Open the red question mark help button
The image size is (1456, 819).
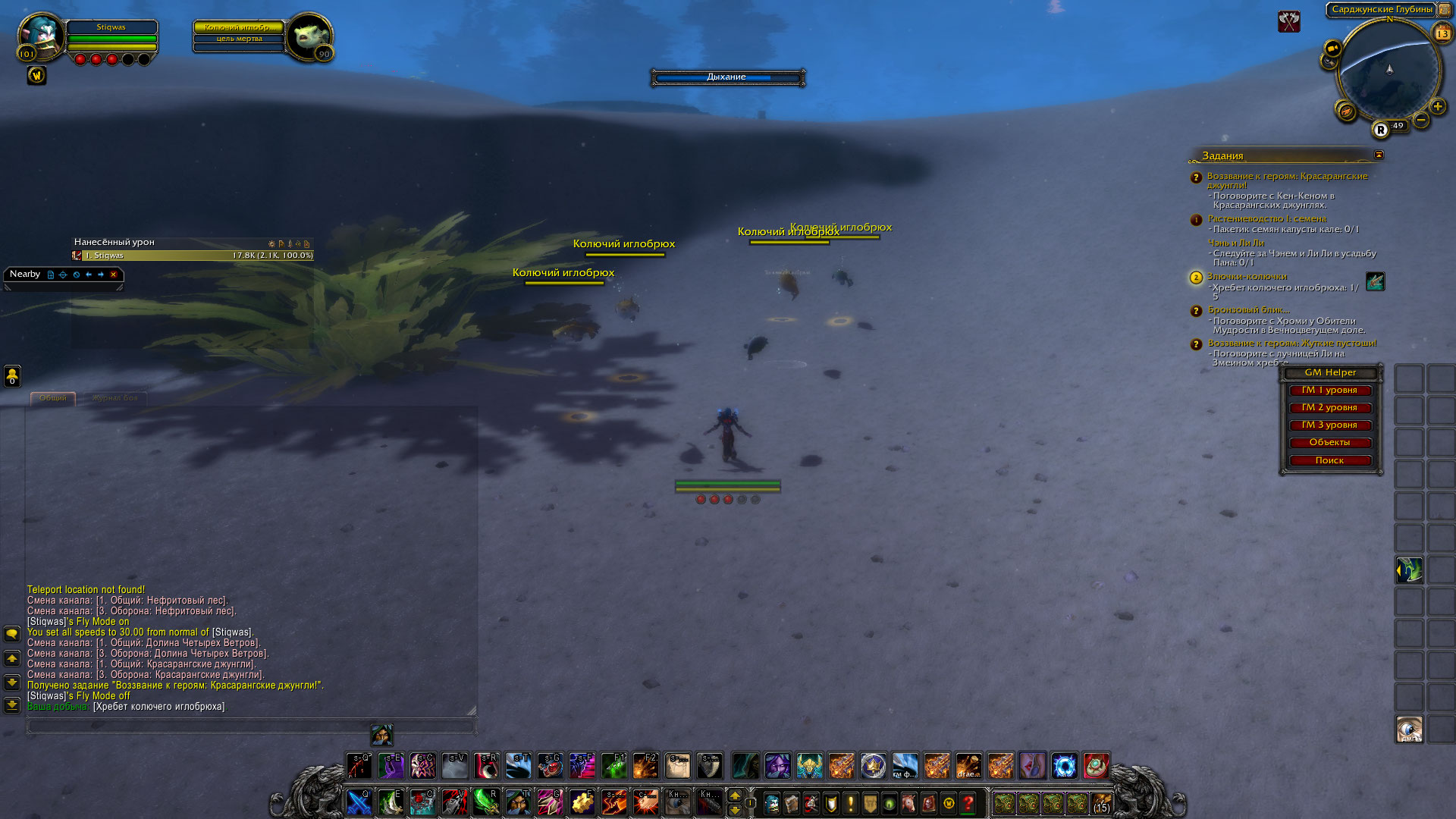tap(968, 803)
